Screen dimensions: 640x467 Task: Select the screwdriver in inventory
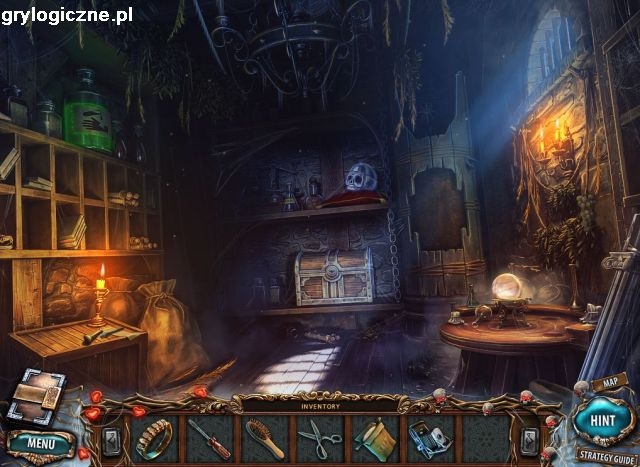(210, 437)
